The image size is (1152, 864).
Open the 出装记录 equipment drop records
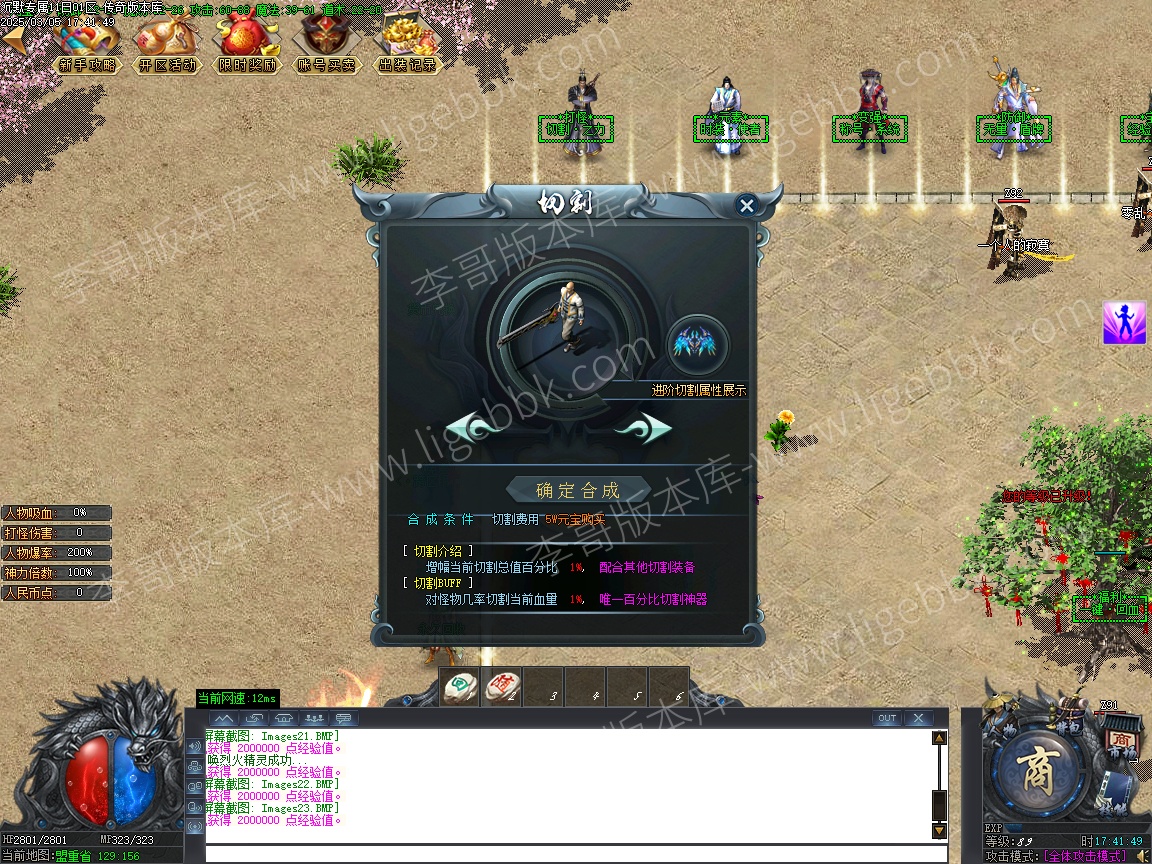click(407, 45)
